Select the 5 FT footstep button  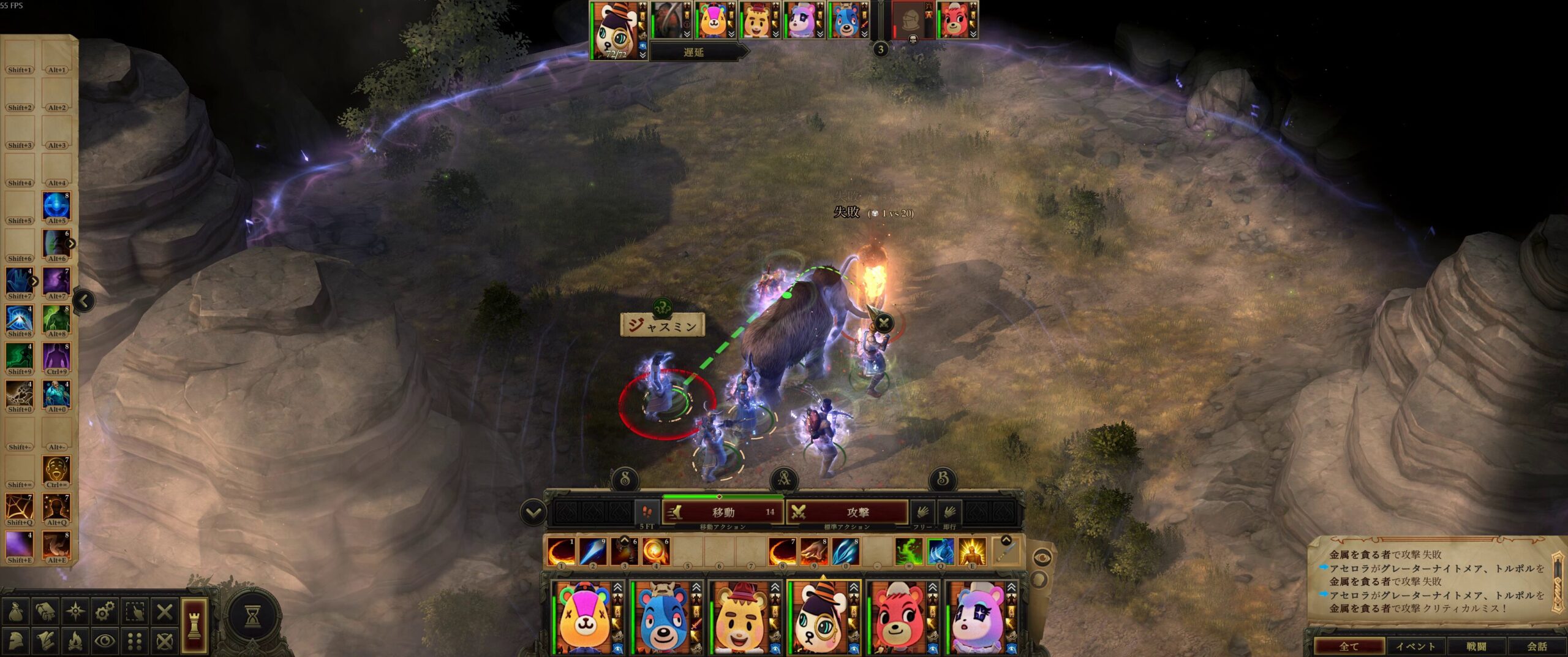tap(647, 512)
